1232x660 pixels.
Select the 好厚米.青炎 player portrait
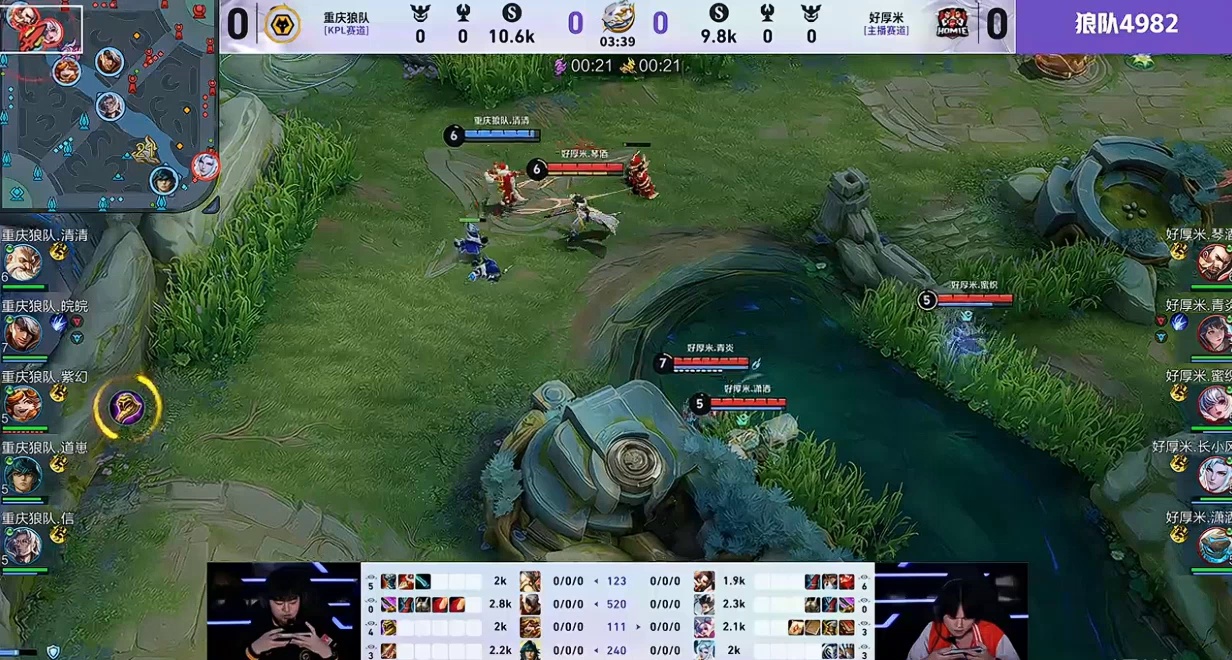coord(1213,333)
